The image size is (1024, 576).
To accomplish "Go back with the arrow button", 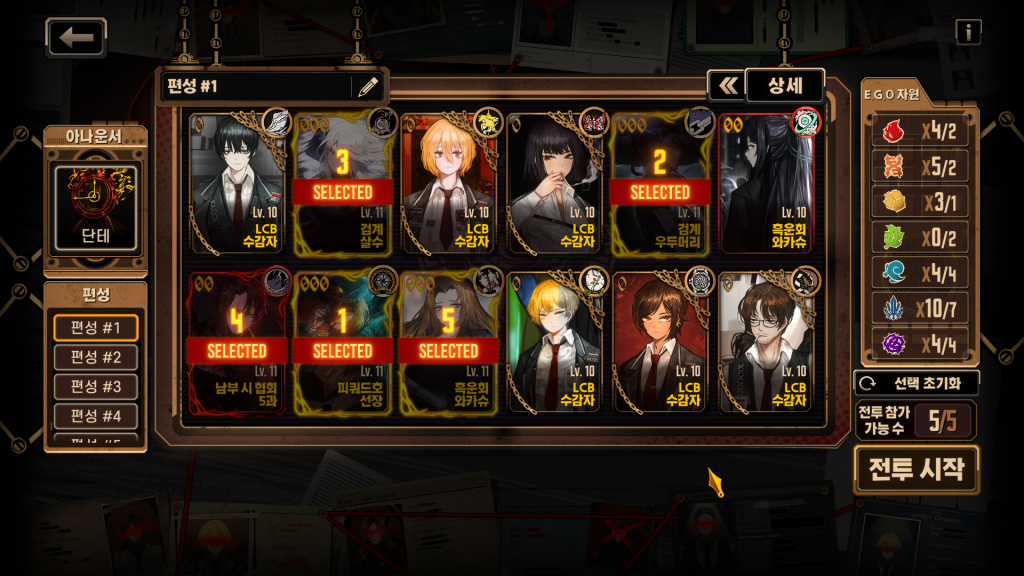I will click(x=76, y=38).
